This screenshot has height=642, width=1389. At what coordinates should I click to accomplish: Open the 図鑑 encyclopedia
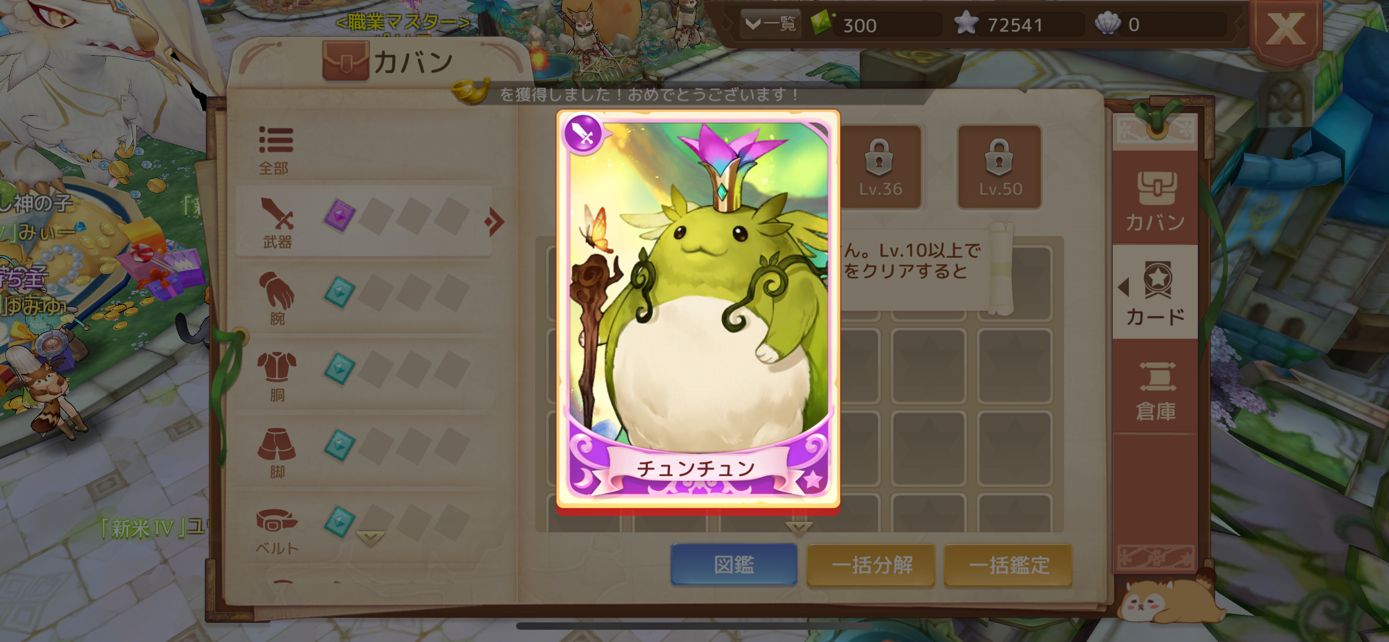tap(734, 565)
